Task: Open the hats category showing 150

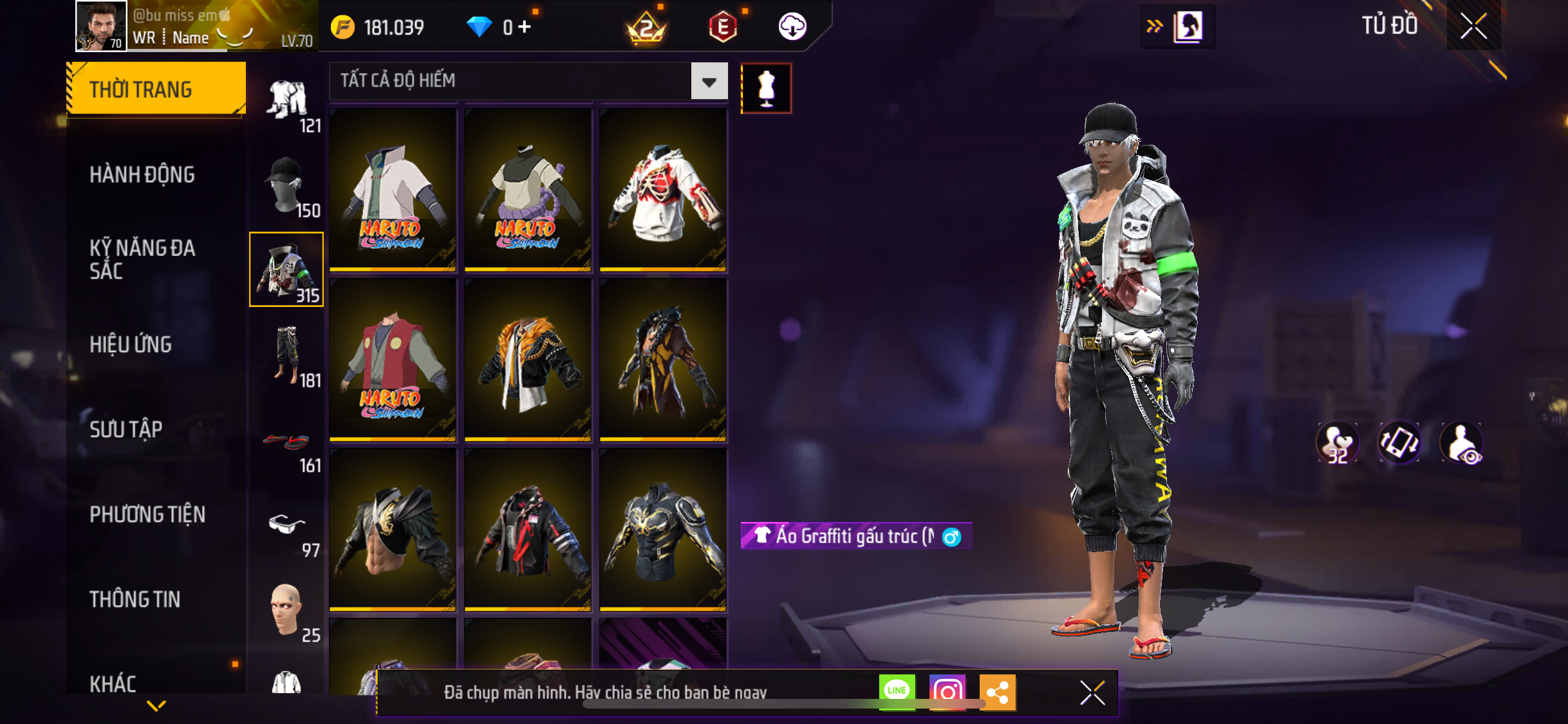Action: click(x=286, y=187)
